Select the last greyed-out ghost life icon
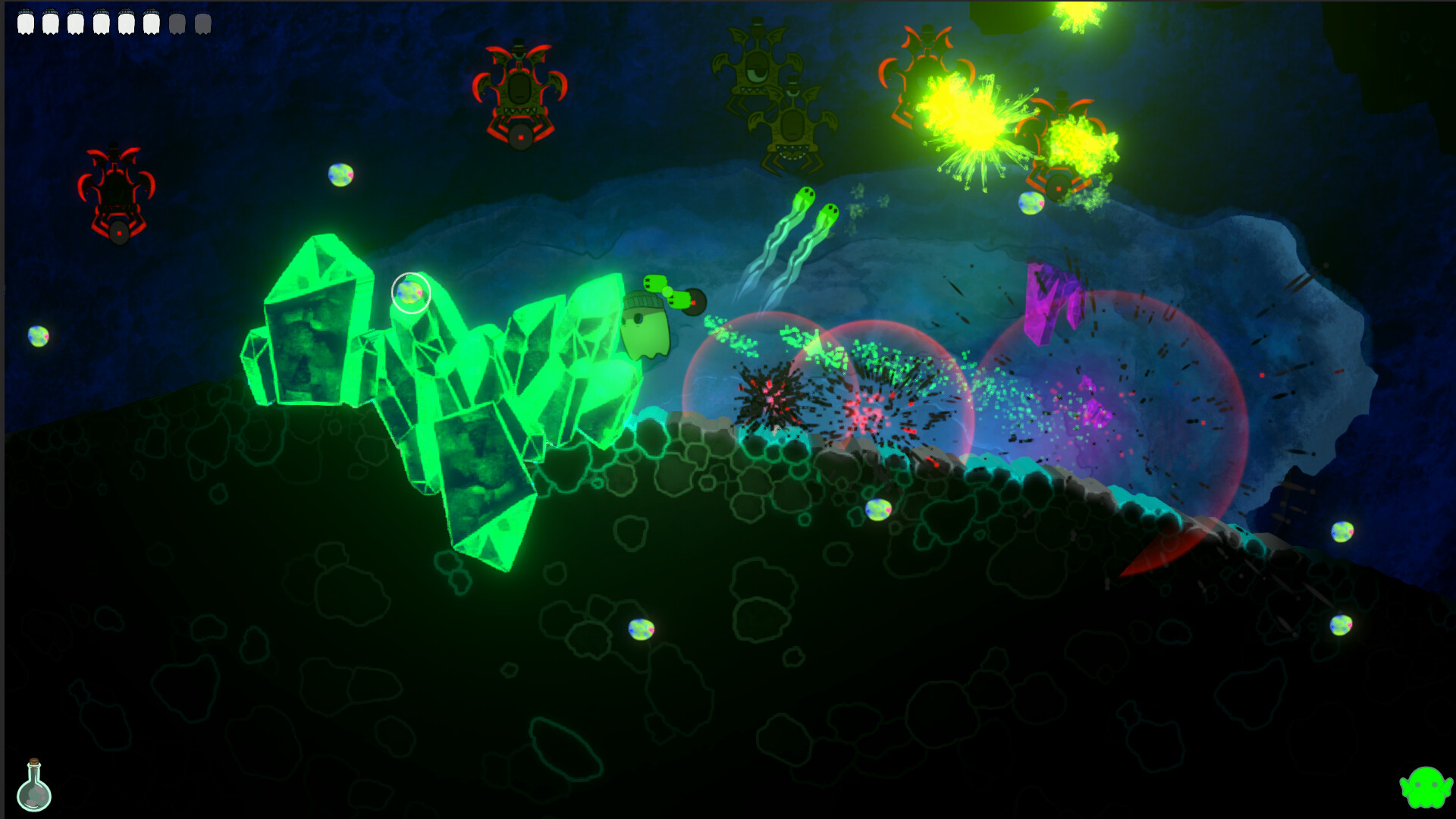This screenshot has width=1456, height=819. click(x=203, y=23)
